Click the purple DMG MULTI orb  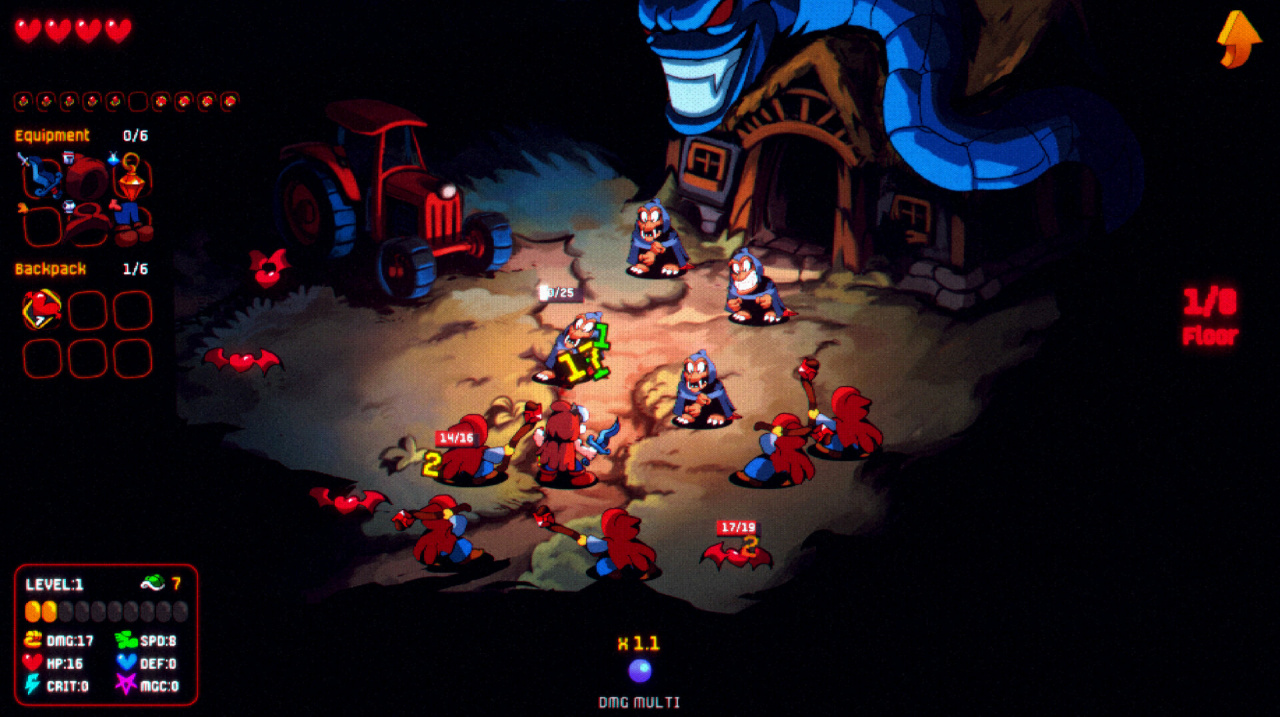[639, 670]
